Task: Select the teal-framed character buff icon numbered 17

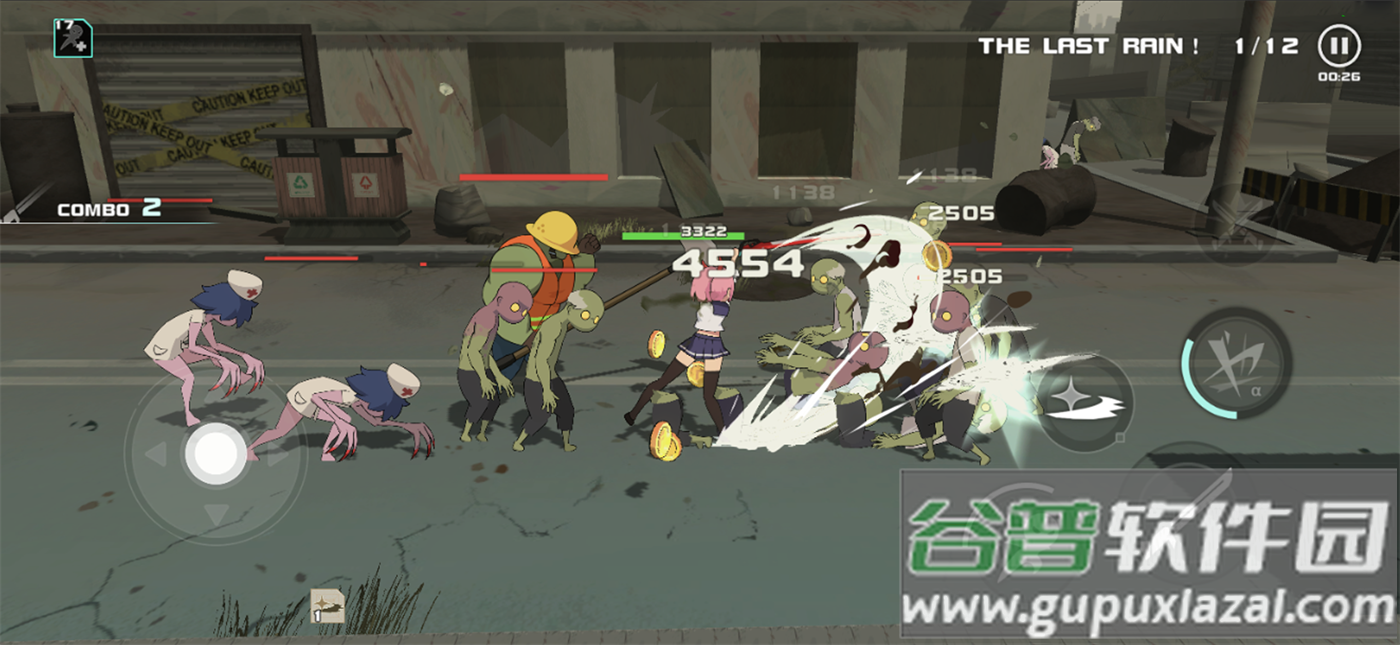Action: pos(73,38)
